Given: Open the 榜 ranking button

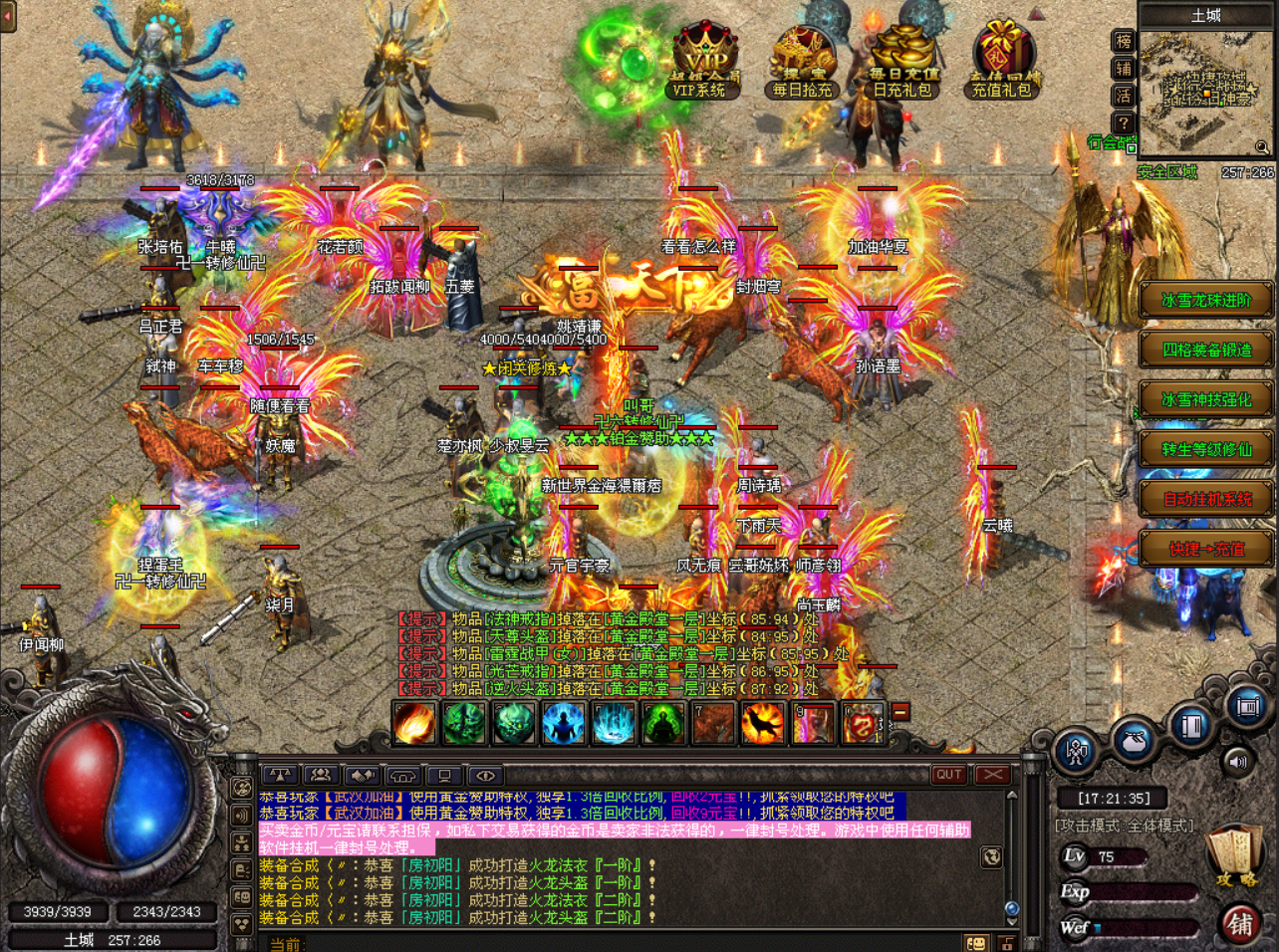Looking at the screenshot, I should [x=1124, y=42].
